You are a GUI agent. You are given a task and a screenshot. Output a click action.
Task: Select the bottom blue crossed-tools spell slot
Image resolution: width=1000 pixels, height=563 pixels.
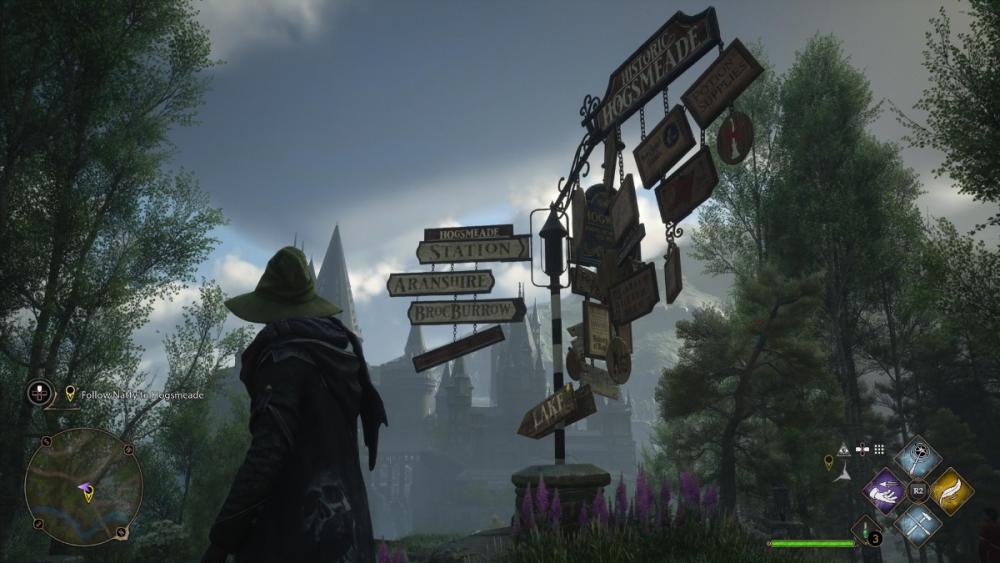point(918,525)
